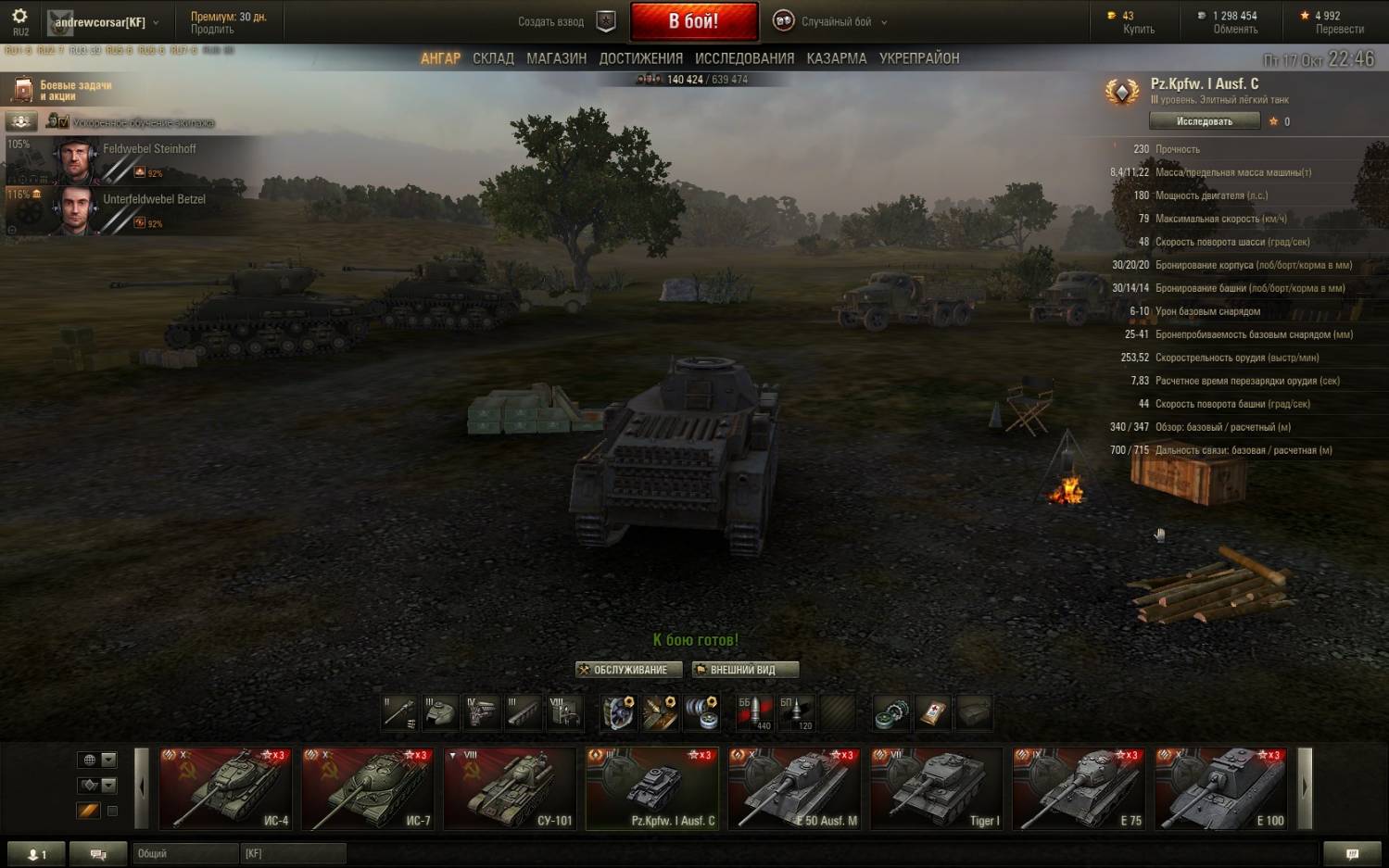This screenshot has height=868, width=1389.
Task: Click the Создать взвод platoon button
Action: tap(565, 21)
